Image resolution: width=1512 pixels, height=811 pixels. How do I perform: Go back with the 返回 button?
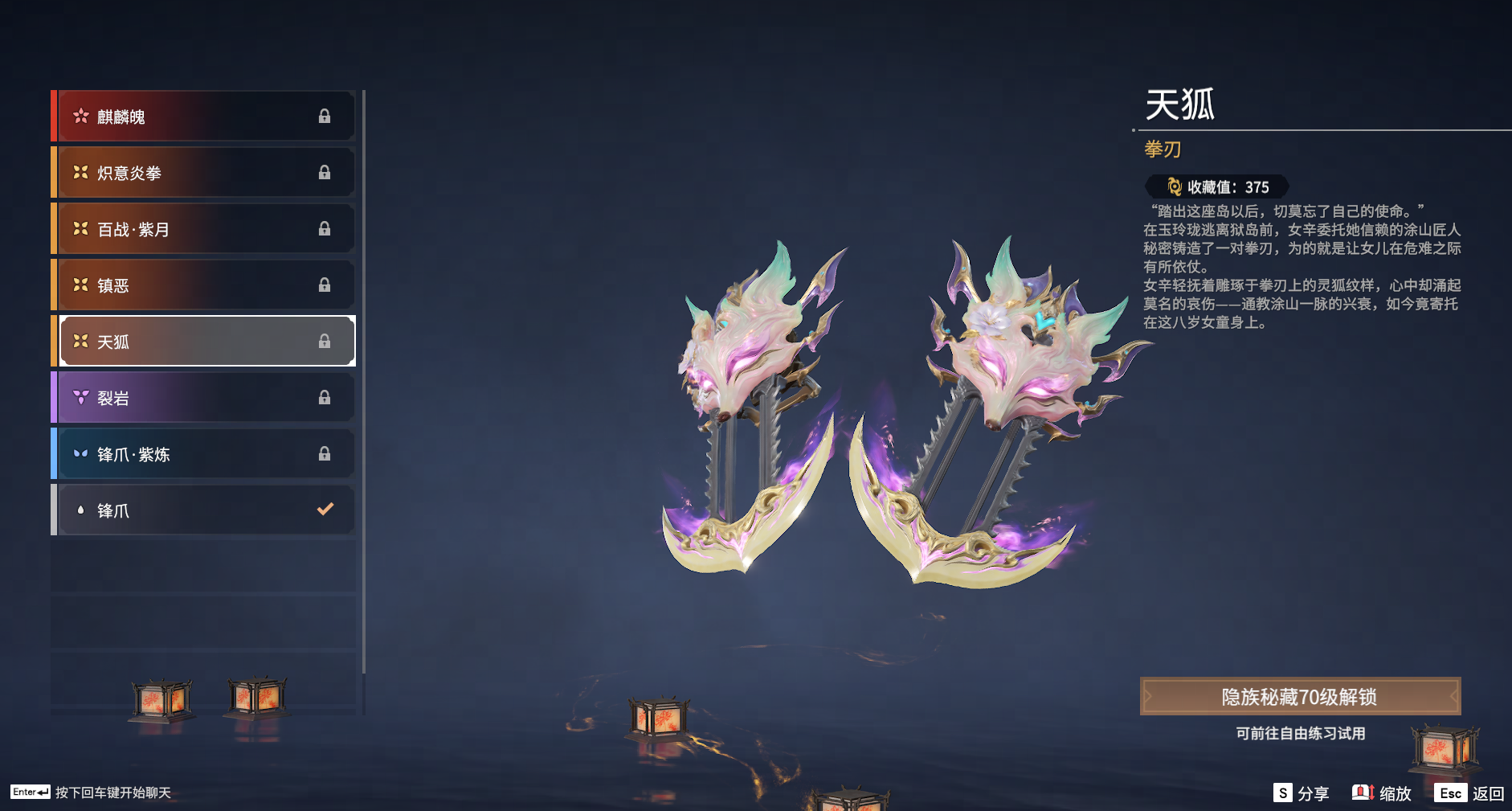[x=1470, y=793]
